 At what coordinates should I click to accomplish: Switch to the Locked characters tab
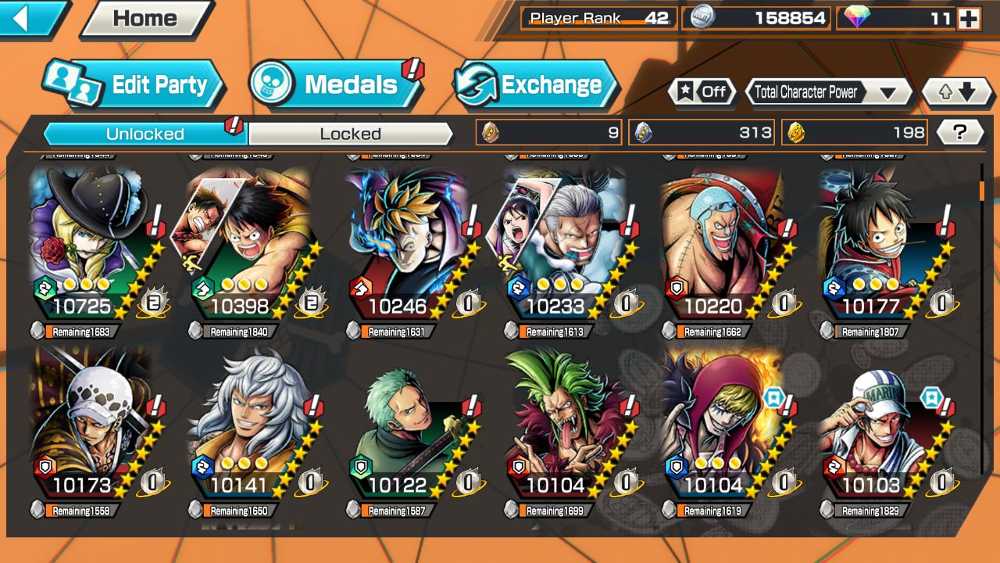[x=350, y=133]
